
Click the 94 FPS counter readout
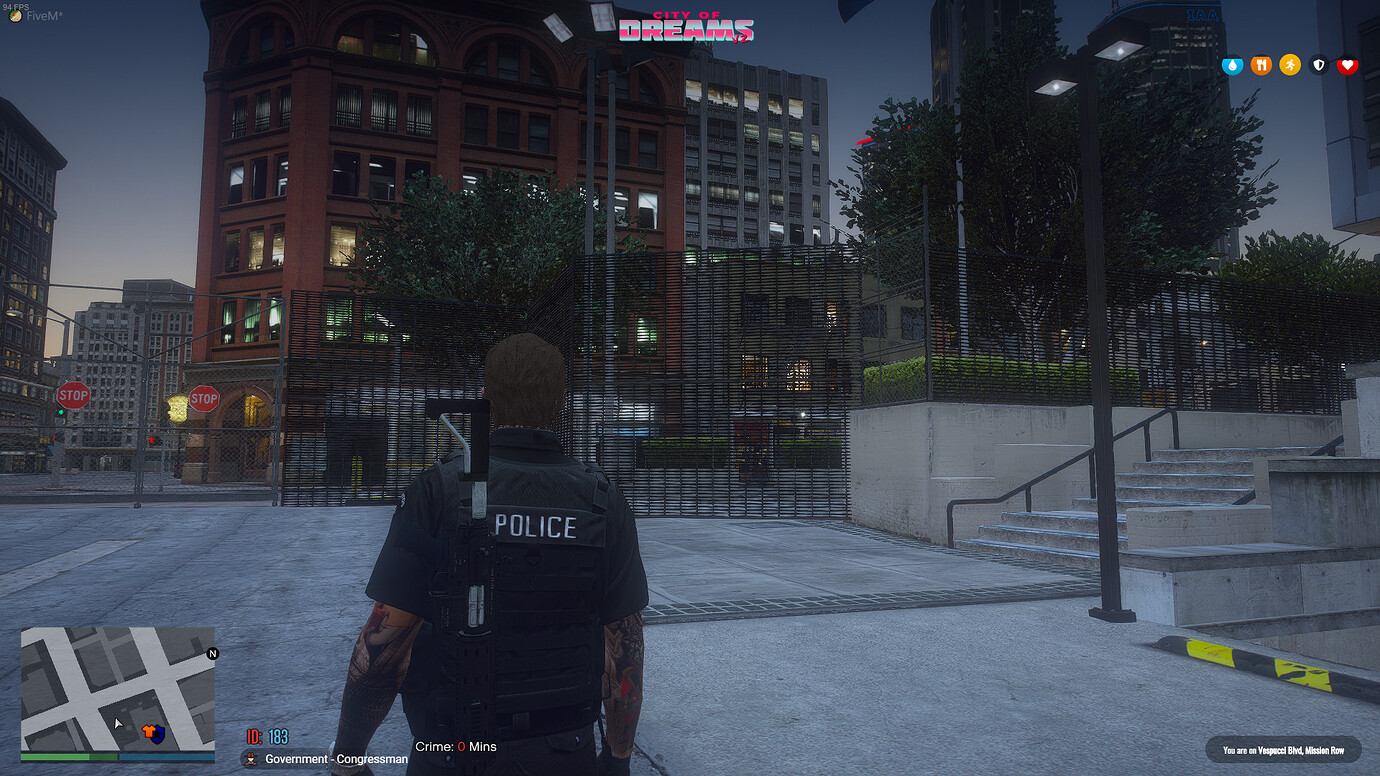(18, 5)
